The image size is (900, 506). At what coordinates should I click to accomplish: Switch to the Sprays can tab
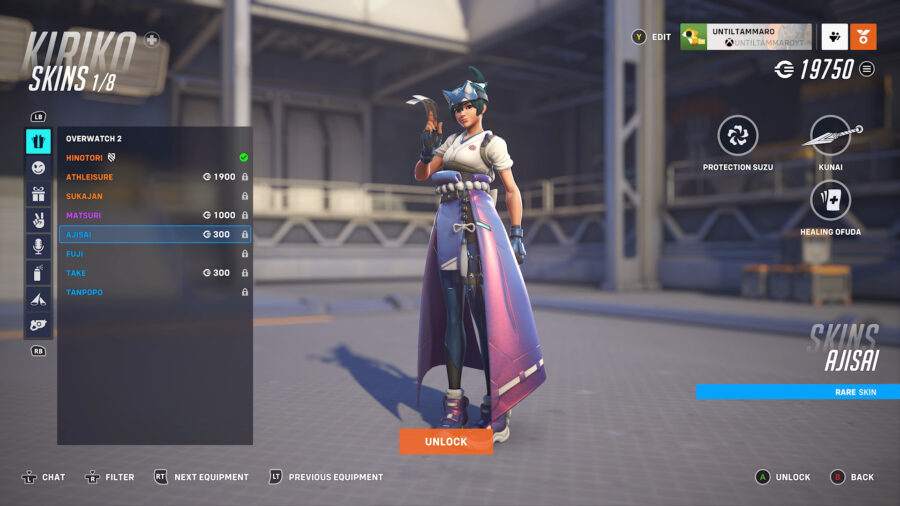pyautogui.click(x=38, y=272)
